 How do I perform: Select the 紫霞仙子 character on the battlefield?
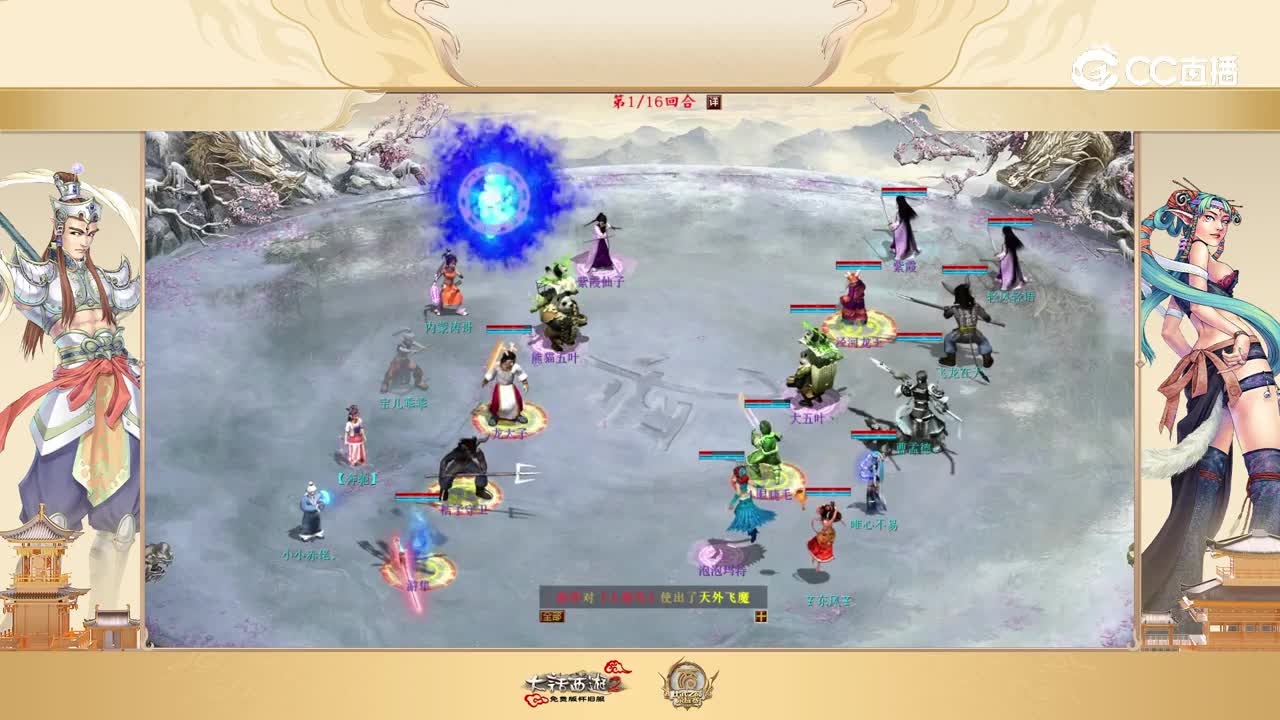pyautogui.click(x=598, y=240)
